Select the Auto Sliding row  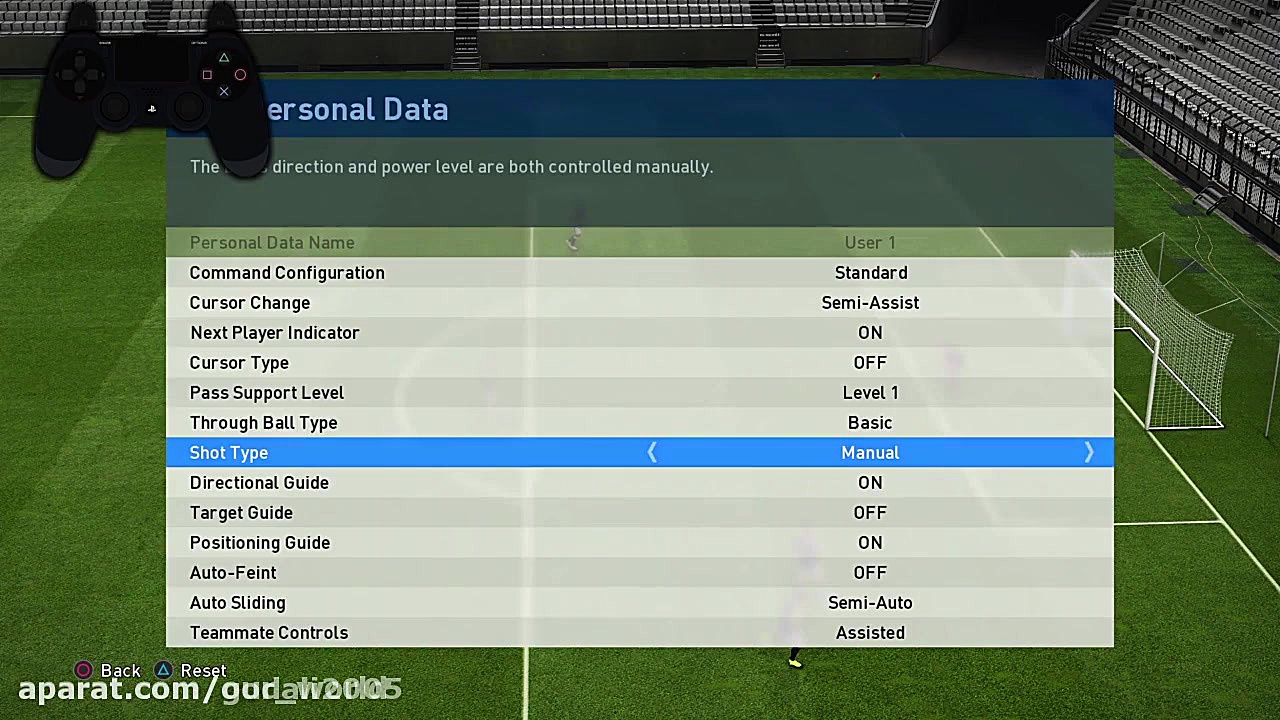(640, 602)
